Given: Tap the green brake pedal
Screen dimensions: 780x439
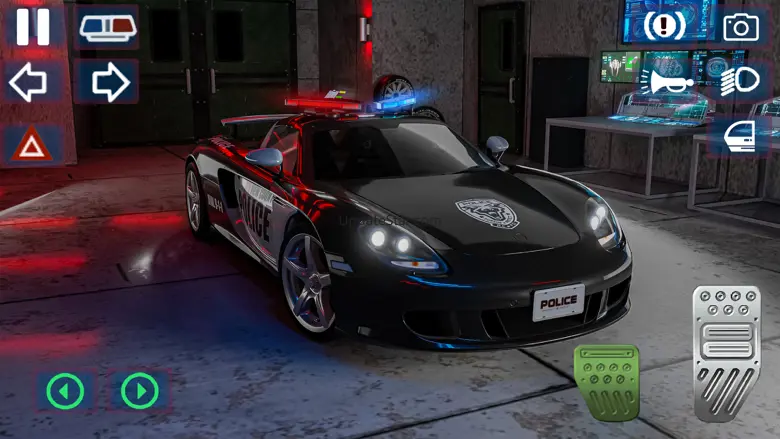Looking at the screenshot, I should click(606, 384).
